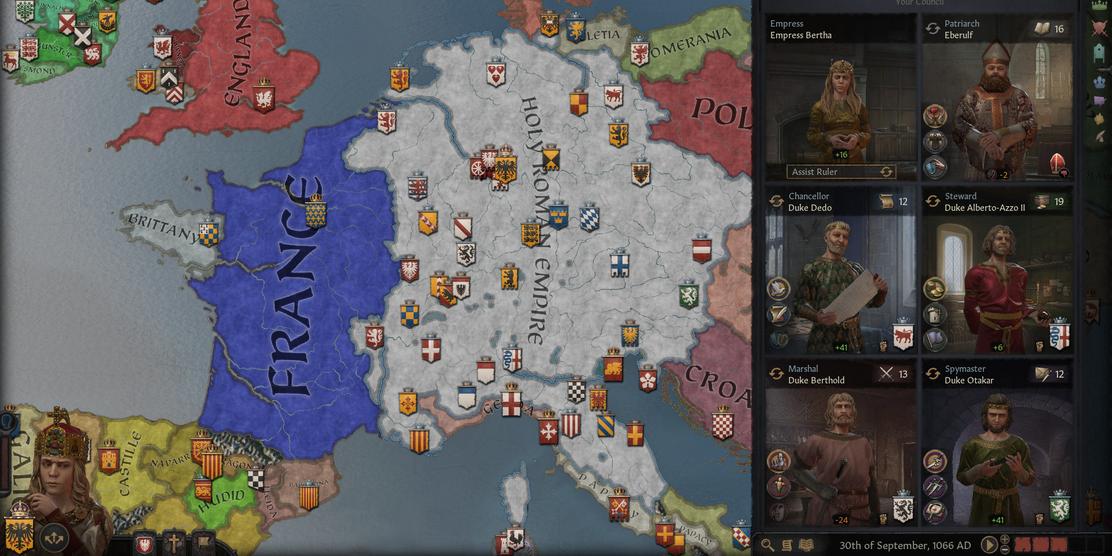Open the magnifying glass character finder

(767, 545)
